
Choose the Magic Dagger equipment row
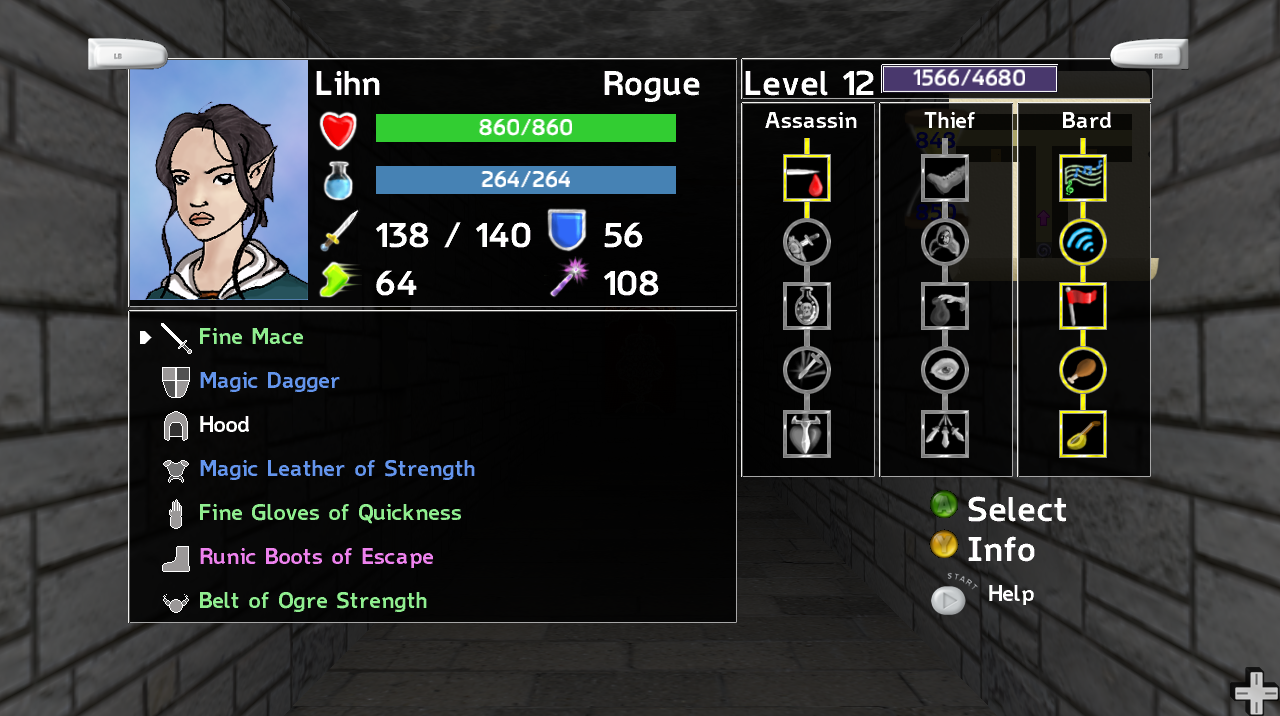[x=269, y=381]
